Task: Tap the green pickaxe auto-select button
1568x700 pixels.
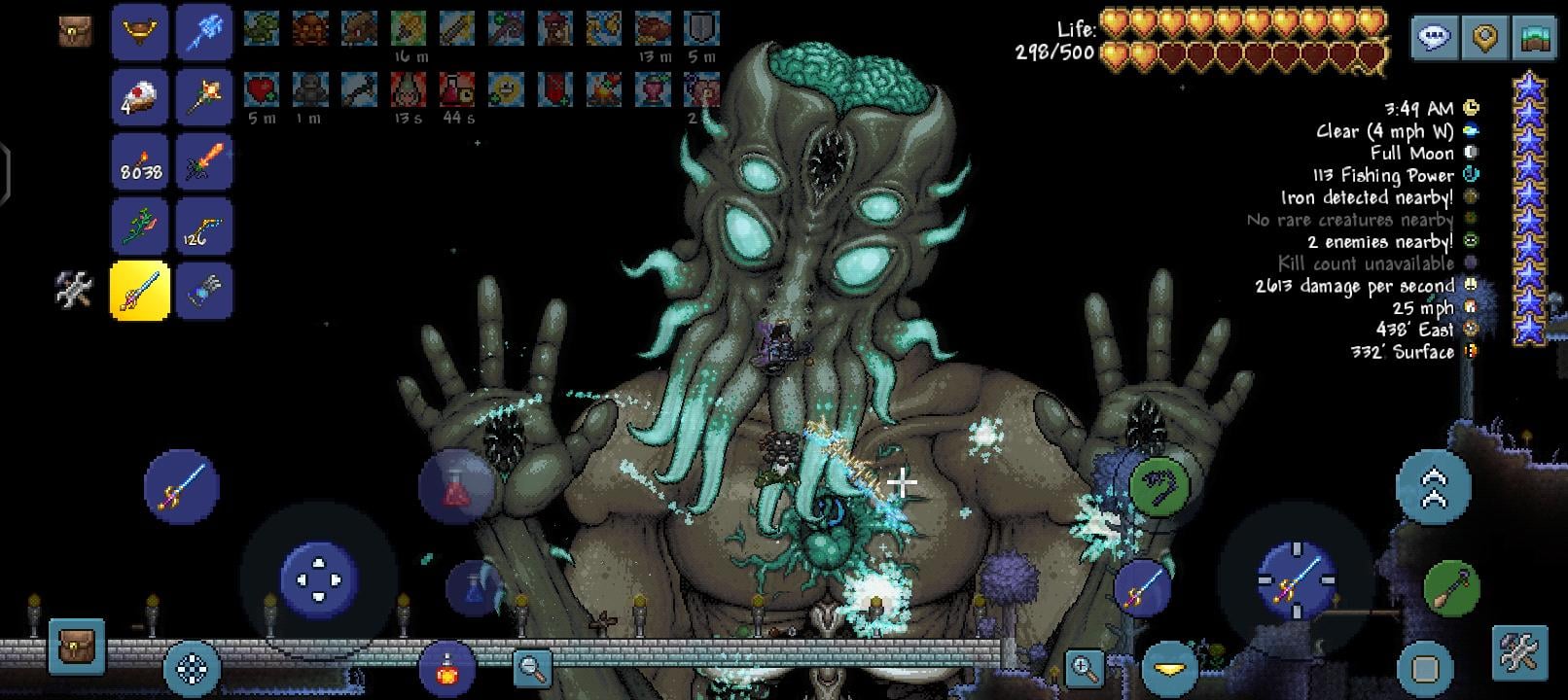Action: [1451, 588]
